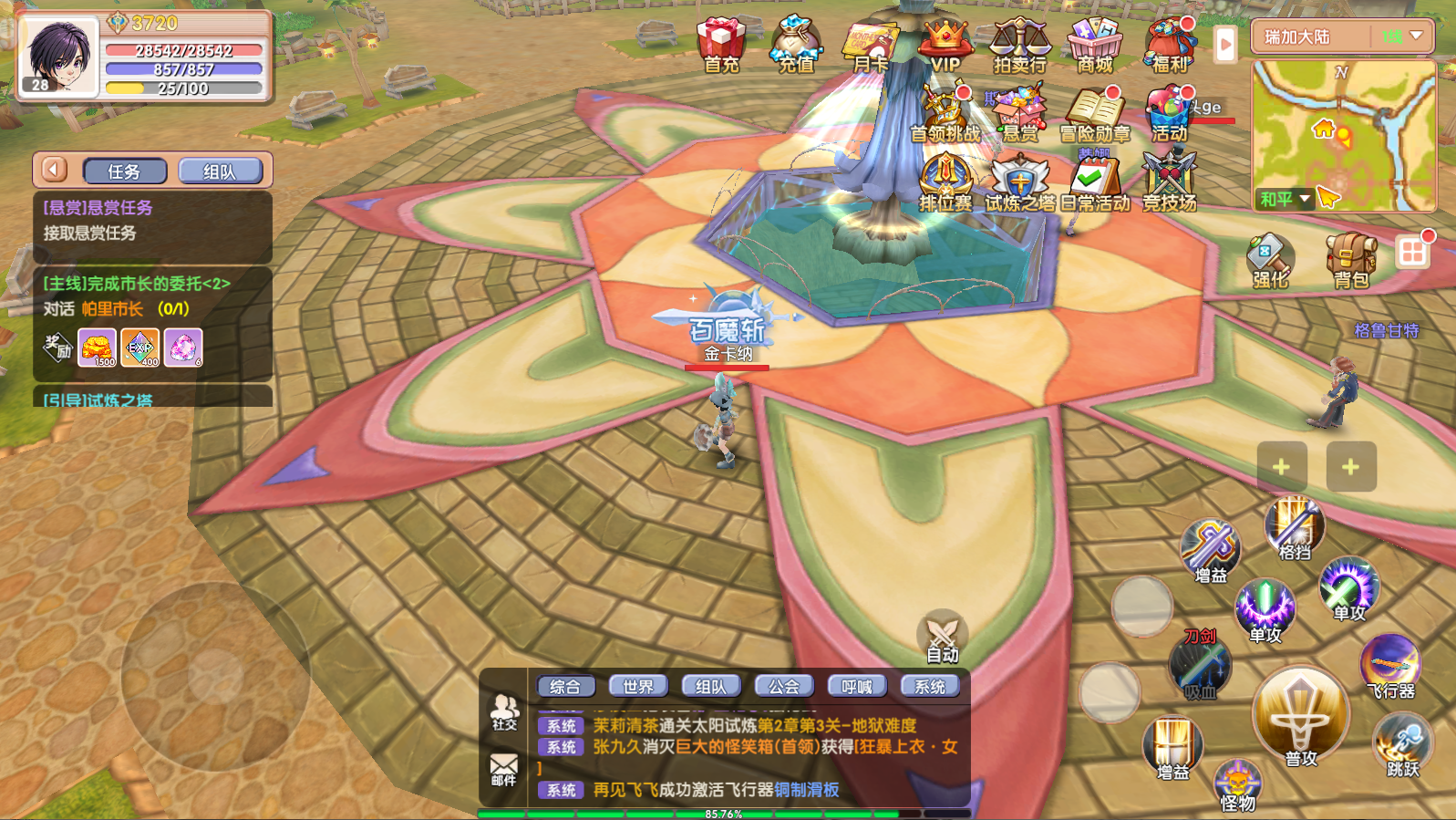The width and height of the screenshot is (1456, 820).
Task: Open the 拍卖行 auction house
Action: click(1019, 44)
